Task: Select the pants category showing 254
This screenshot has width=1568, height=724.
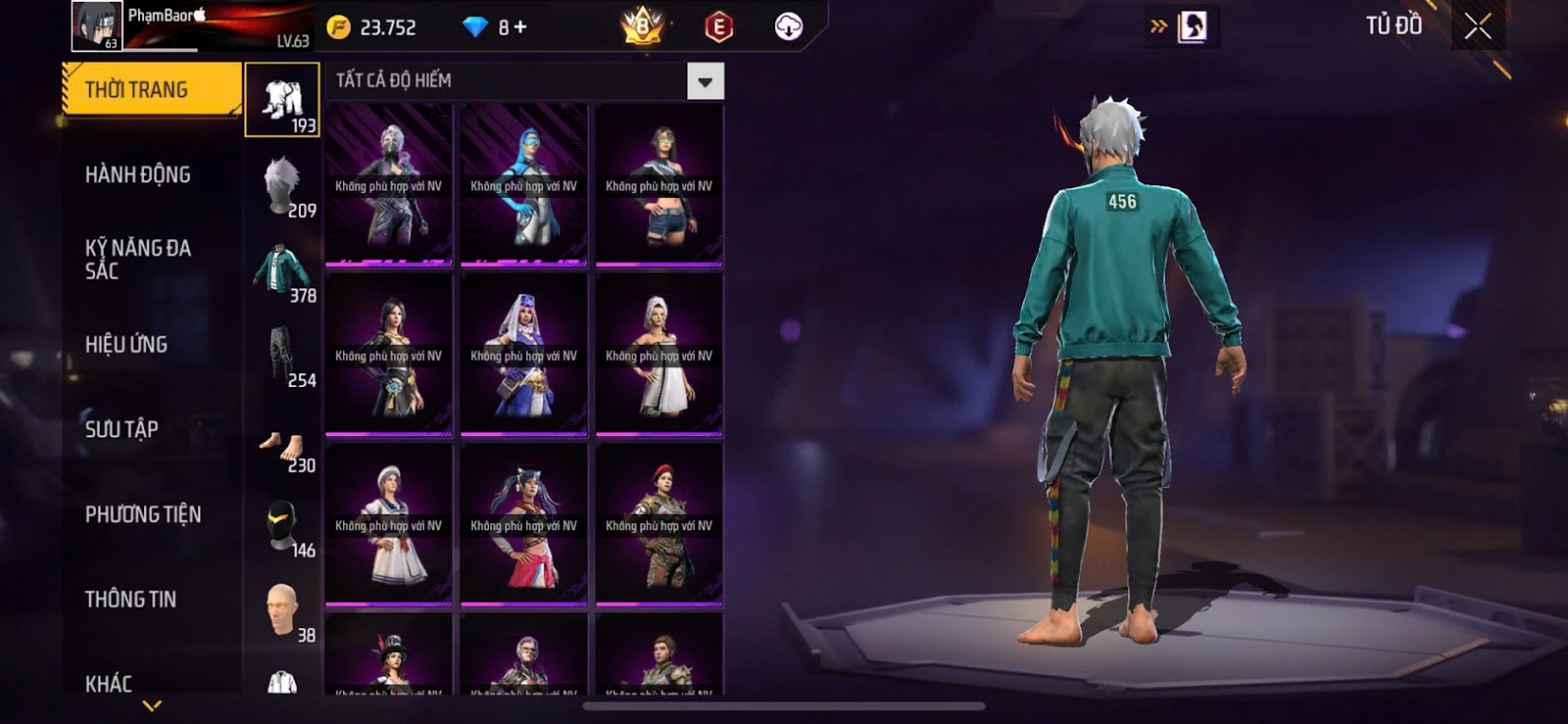Action: coord(282,356)
